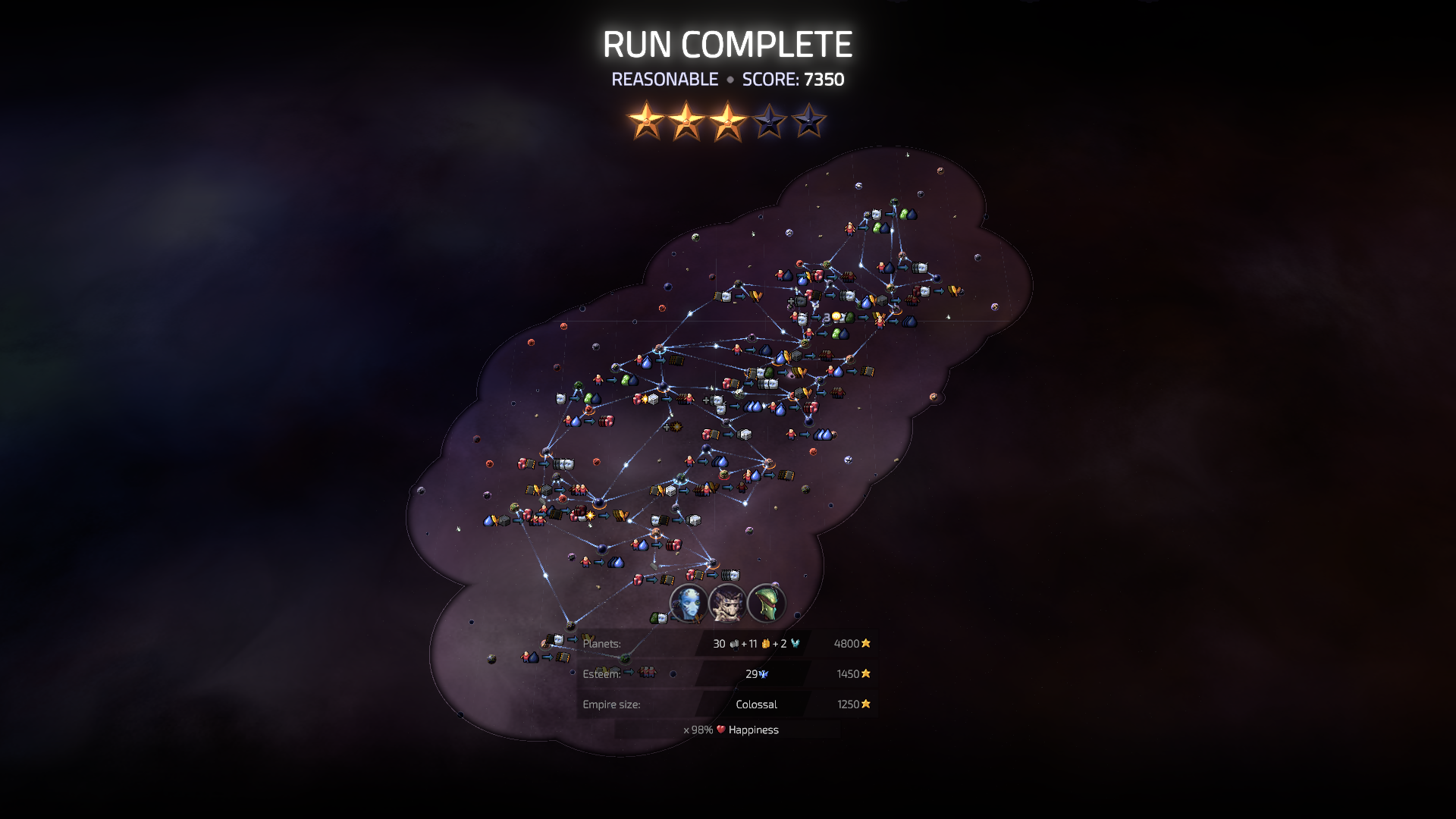Select the blue-skinned alien council portrait
This screenshot has width=1456, height=819.
[689, 603]
